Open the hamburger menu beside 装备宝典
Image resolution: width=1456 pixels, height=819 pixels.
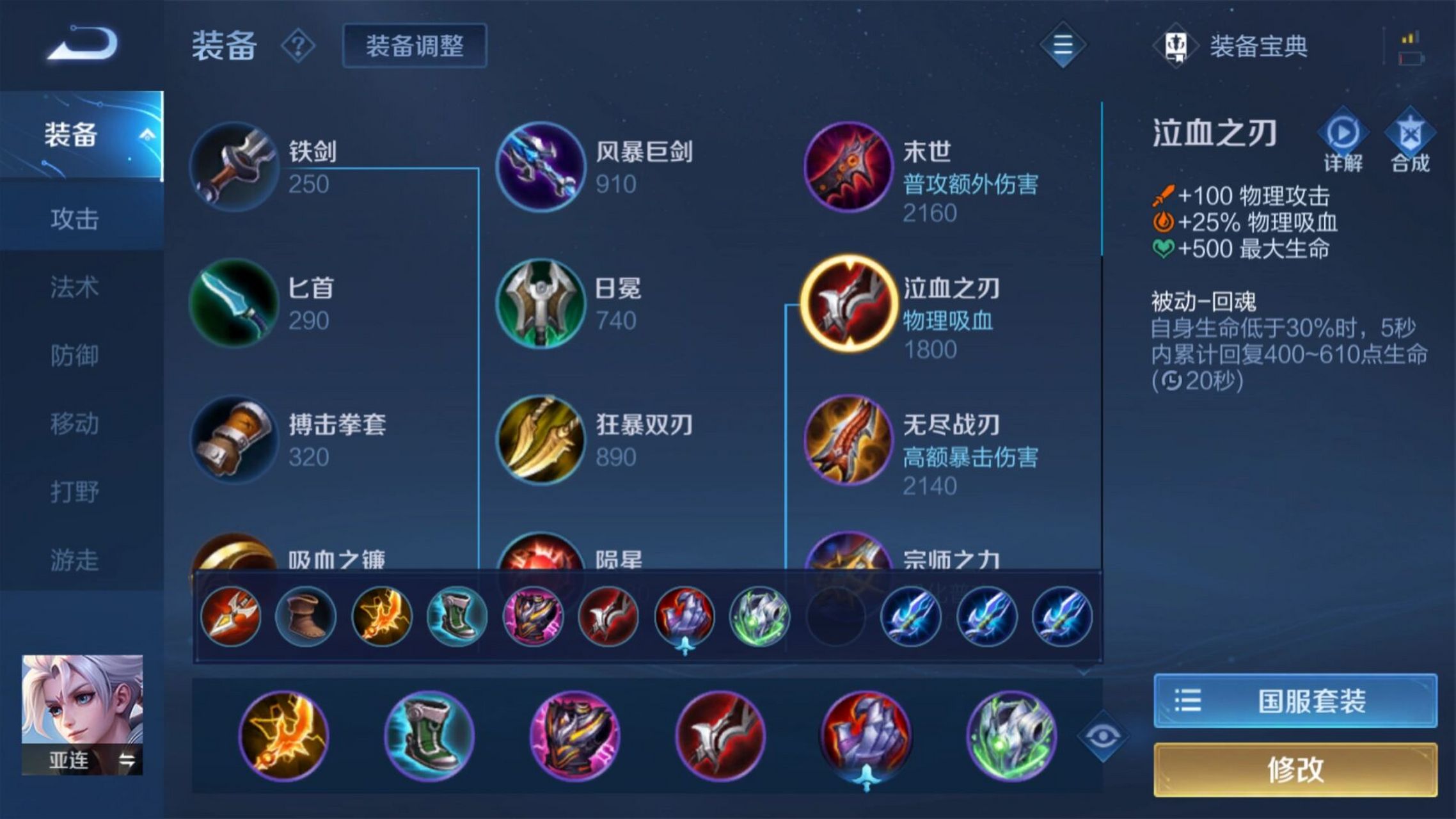click(1062, 46)
